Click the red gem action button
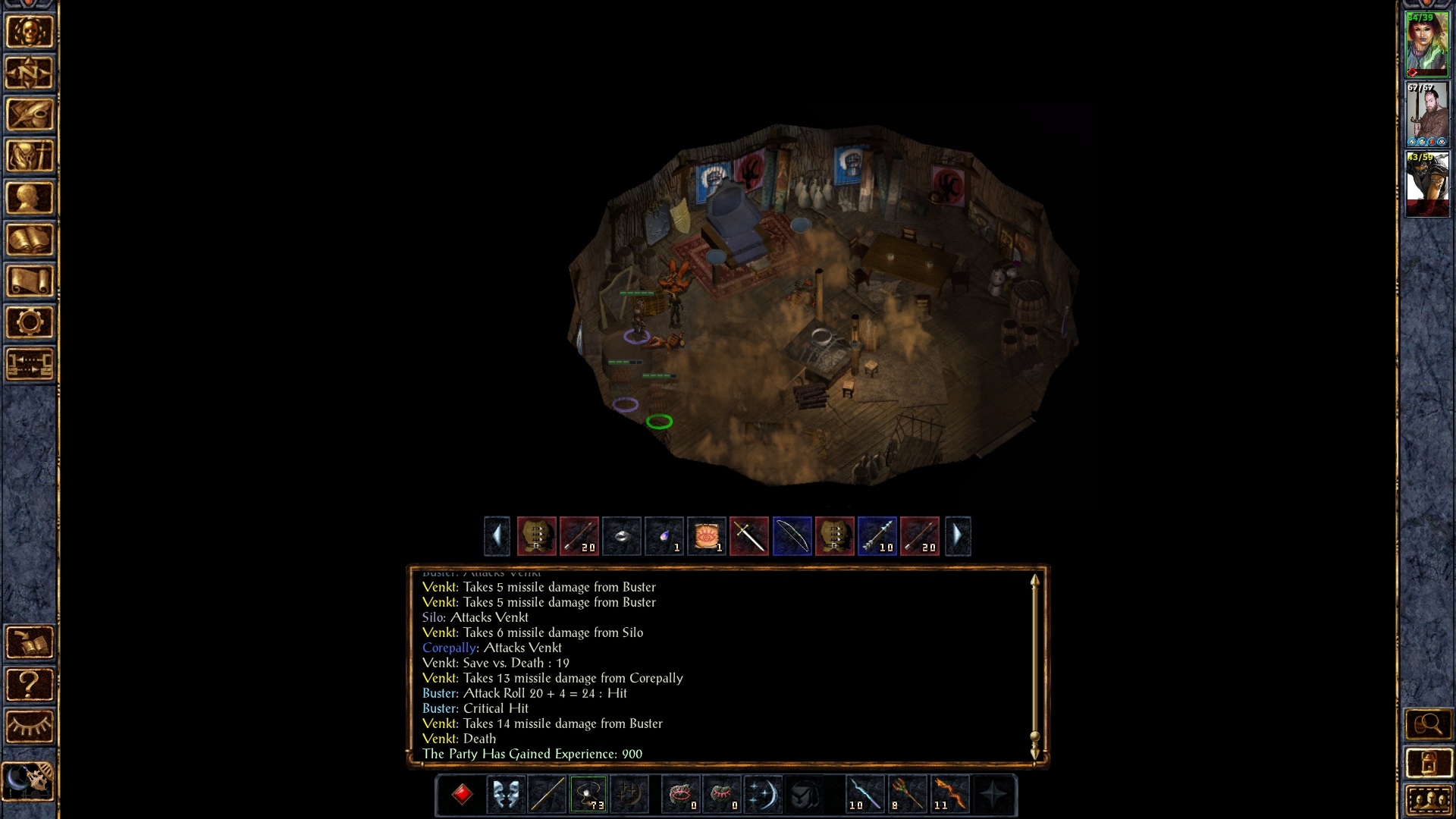The image size is (1456, 819). 463,795
